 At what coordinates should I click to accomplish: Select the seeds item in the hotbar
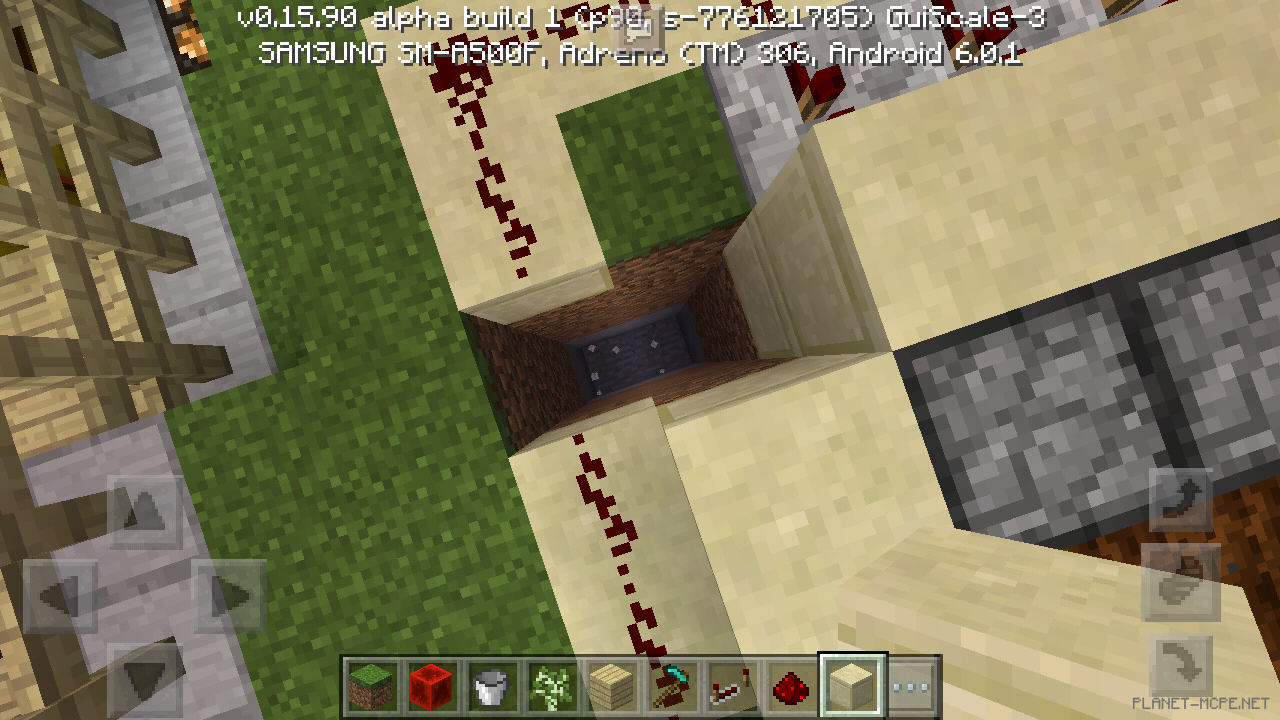(550, 684)
